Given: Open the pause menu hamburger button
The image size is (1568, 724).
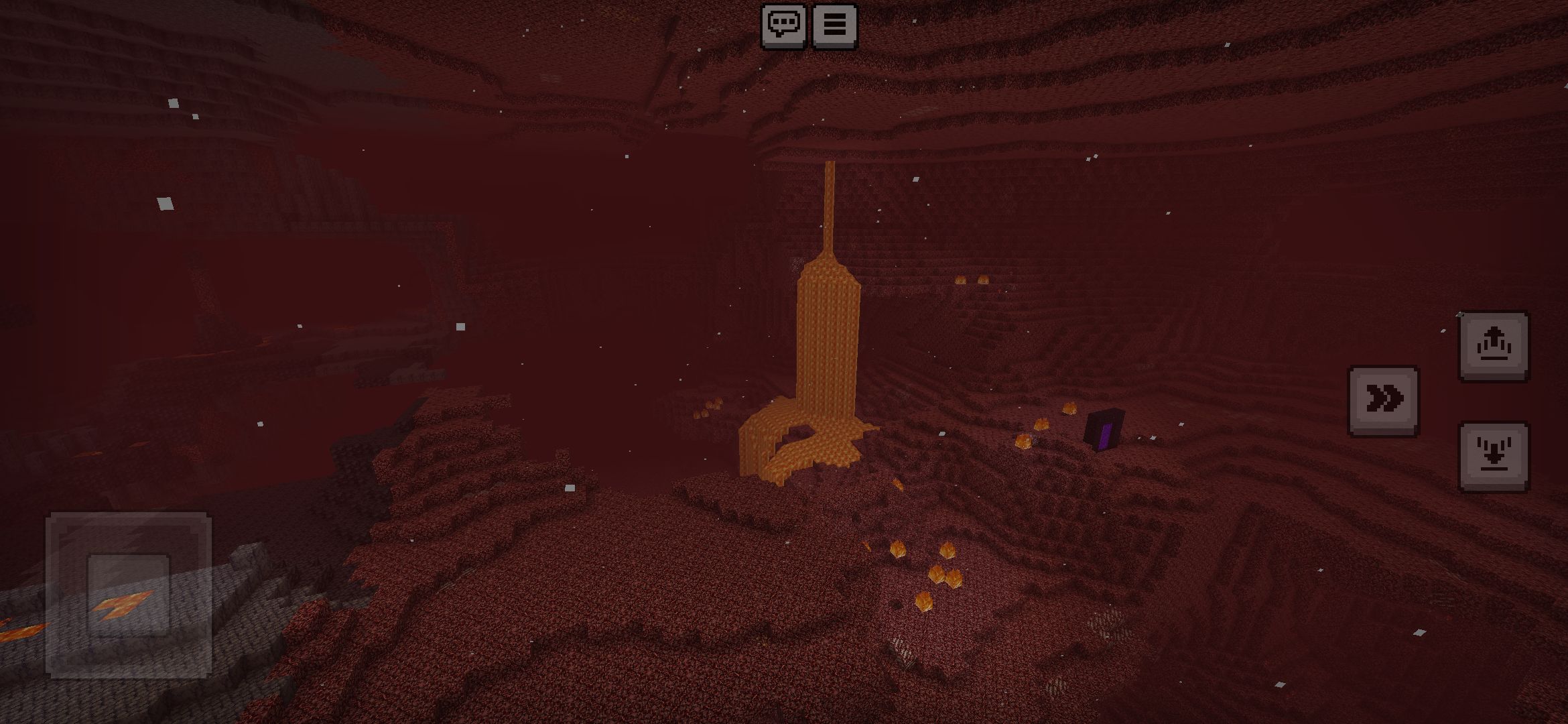Looking at the screenshot, I should click(834, 25).
